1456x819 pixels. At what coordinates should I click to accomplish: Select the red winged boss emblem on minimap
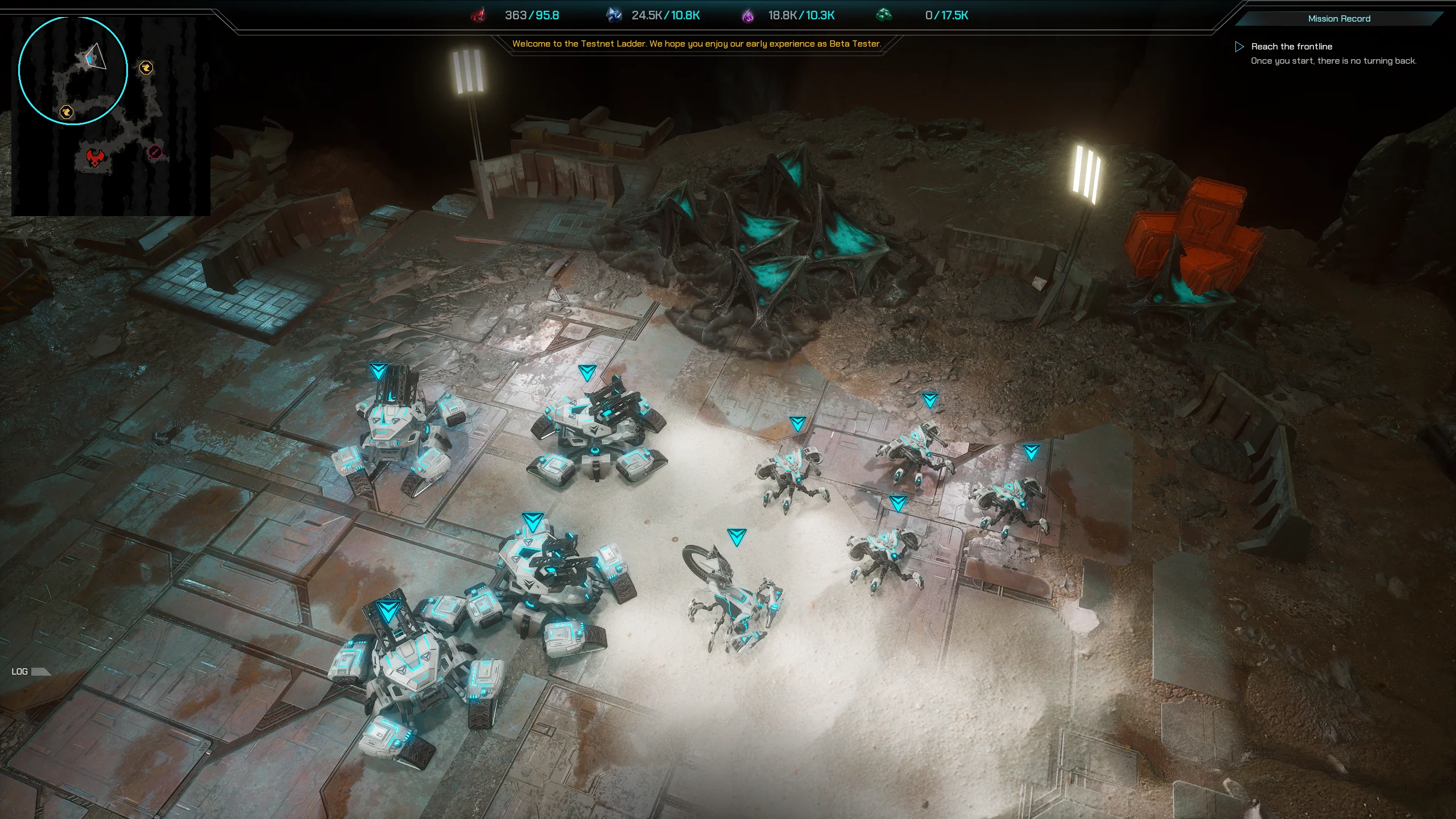click(x=95, y=158)
